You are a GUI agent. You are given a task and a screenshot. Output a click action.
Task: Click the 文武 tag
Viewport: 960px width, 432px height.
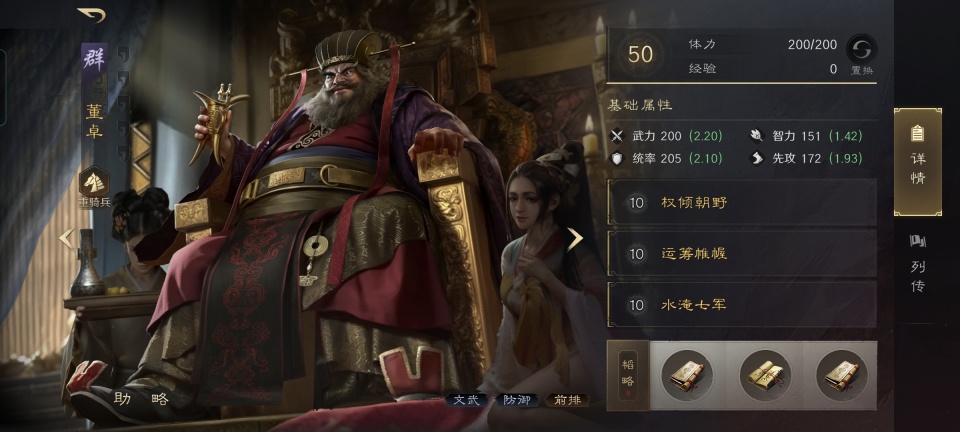coord(468,400)
